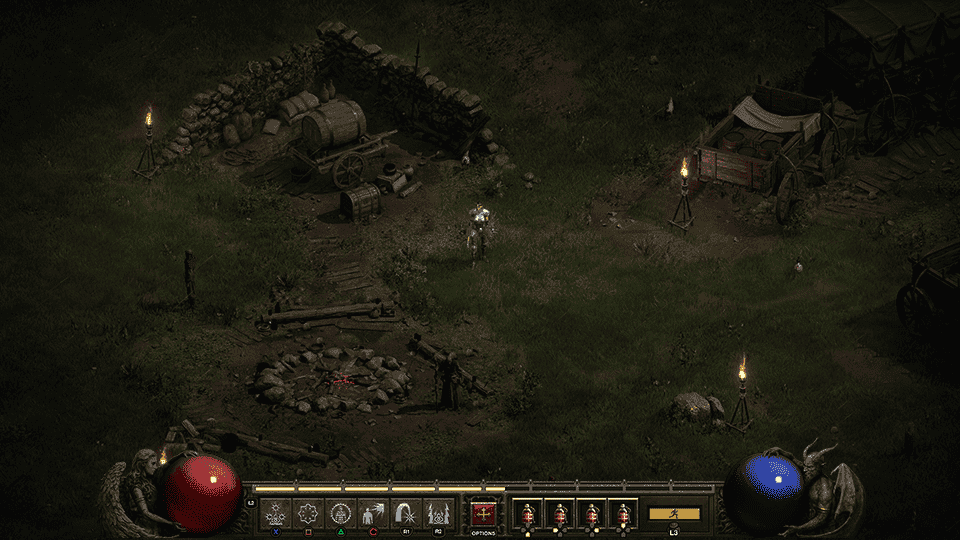Activate the figure-in-circle skill

tap(340, 514)
